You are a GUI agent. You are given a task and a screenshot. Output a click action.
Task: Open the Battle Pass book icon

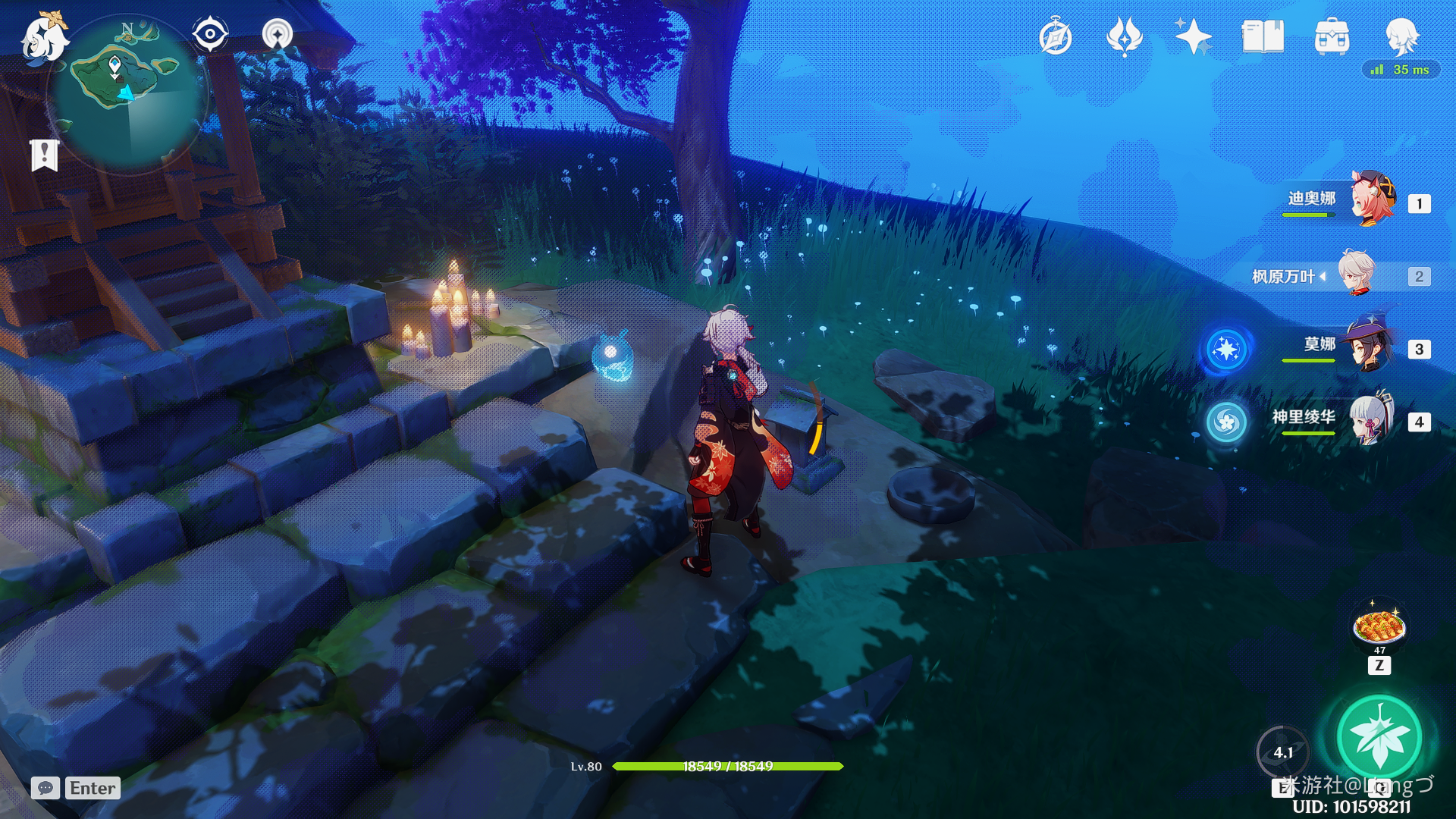(x=1263, y=36)
